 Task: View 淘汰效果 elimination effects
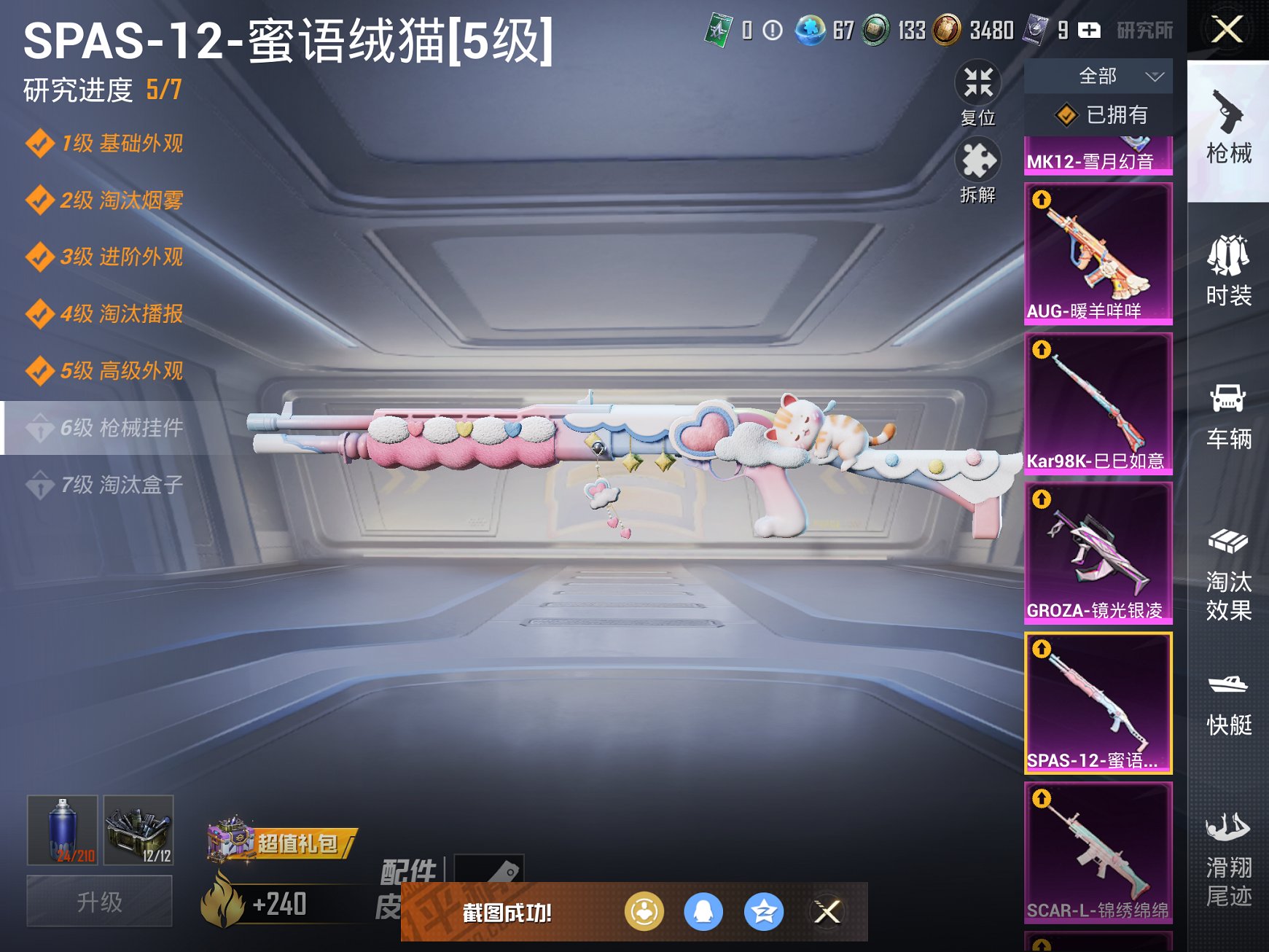pyautogui.click(x=1230, y=572)
